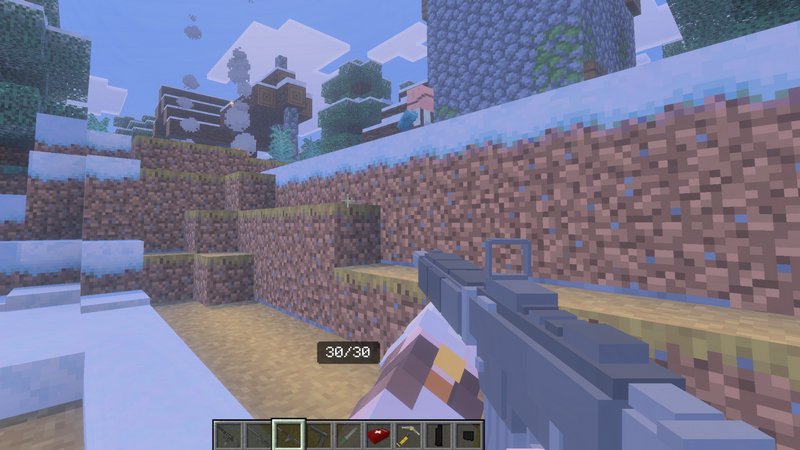Click the highlighted rifle hotbar slot
The height and width of the screenshot is (450, 800).
tap(289, 435)
